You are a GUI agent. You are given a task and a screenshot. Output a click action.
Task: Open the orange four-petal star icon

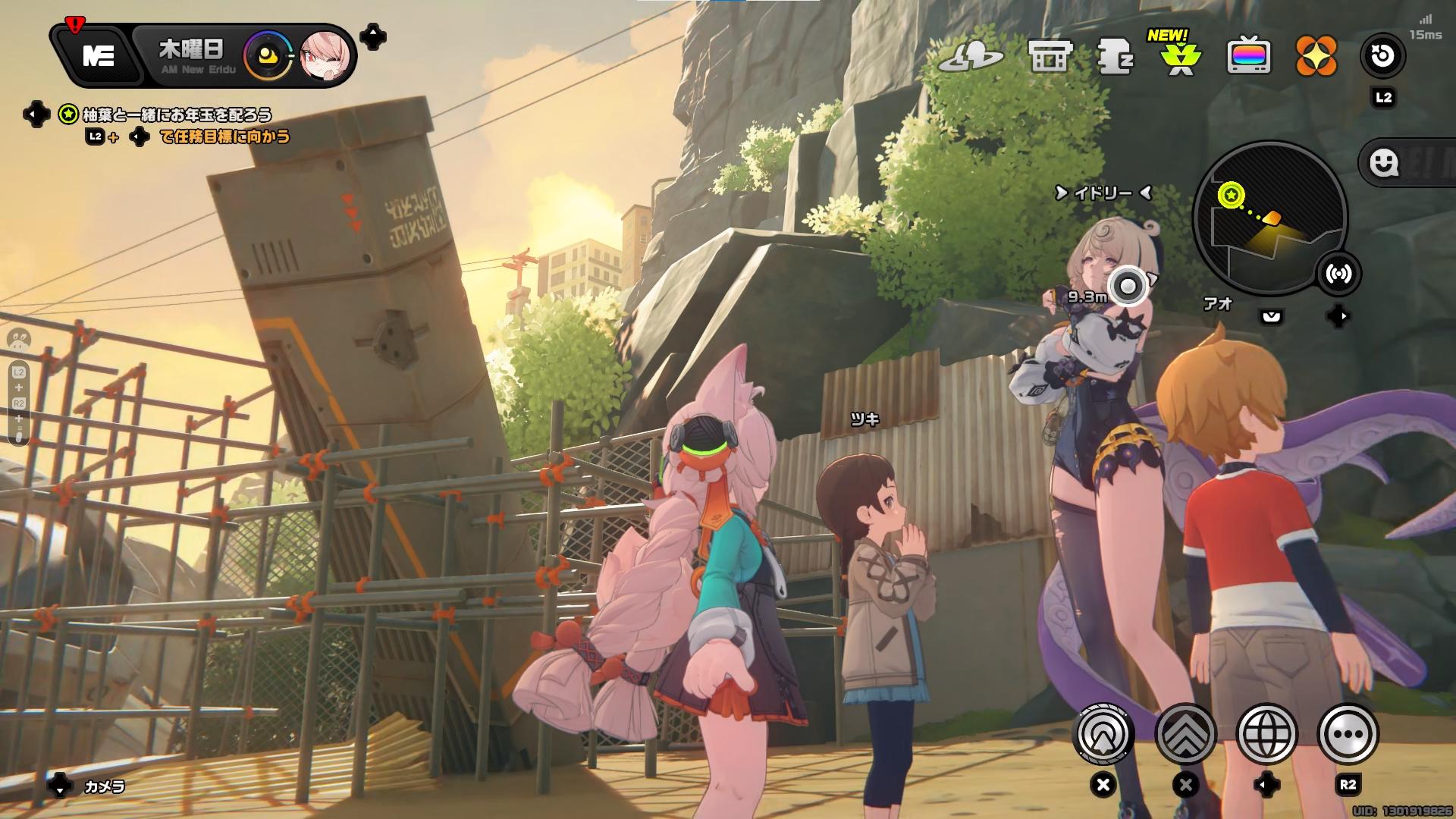coord(1316,56)
